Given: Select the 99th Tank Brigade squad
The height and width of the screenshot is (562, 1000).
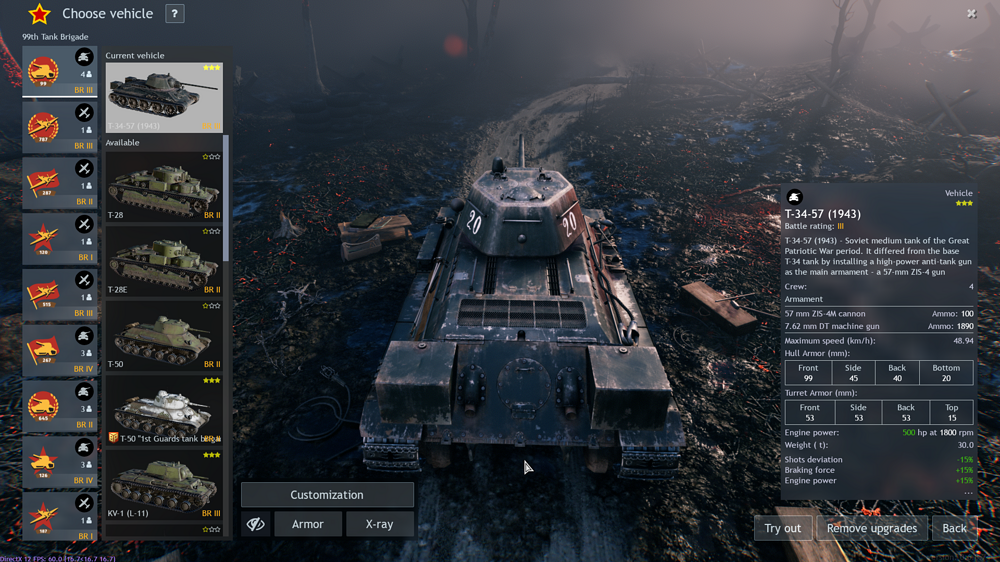Looking at the screenshot, I should click(x=60, y=72).
